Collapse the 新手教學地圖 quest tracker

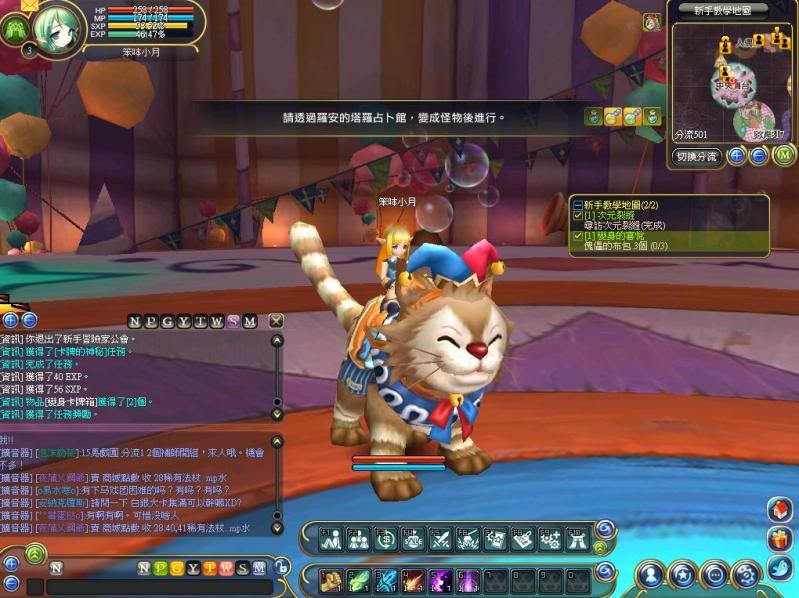[x=577, y=204]
